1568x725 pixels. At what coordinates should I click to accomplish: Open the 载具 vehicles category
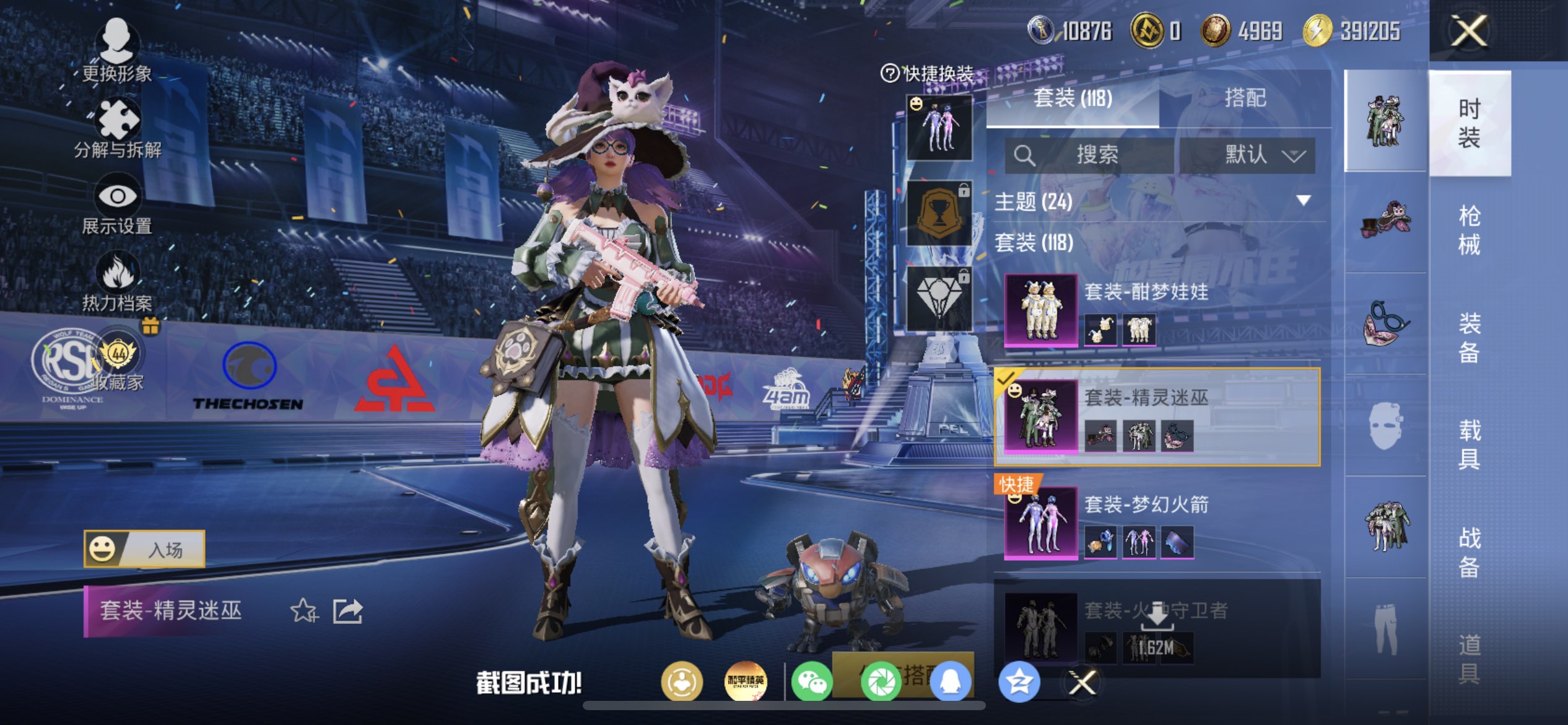click(1469, 444)
